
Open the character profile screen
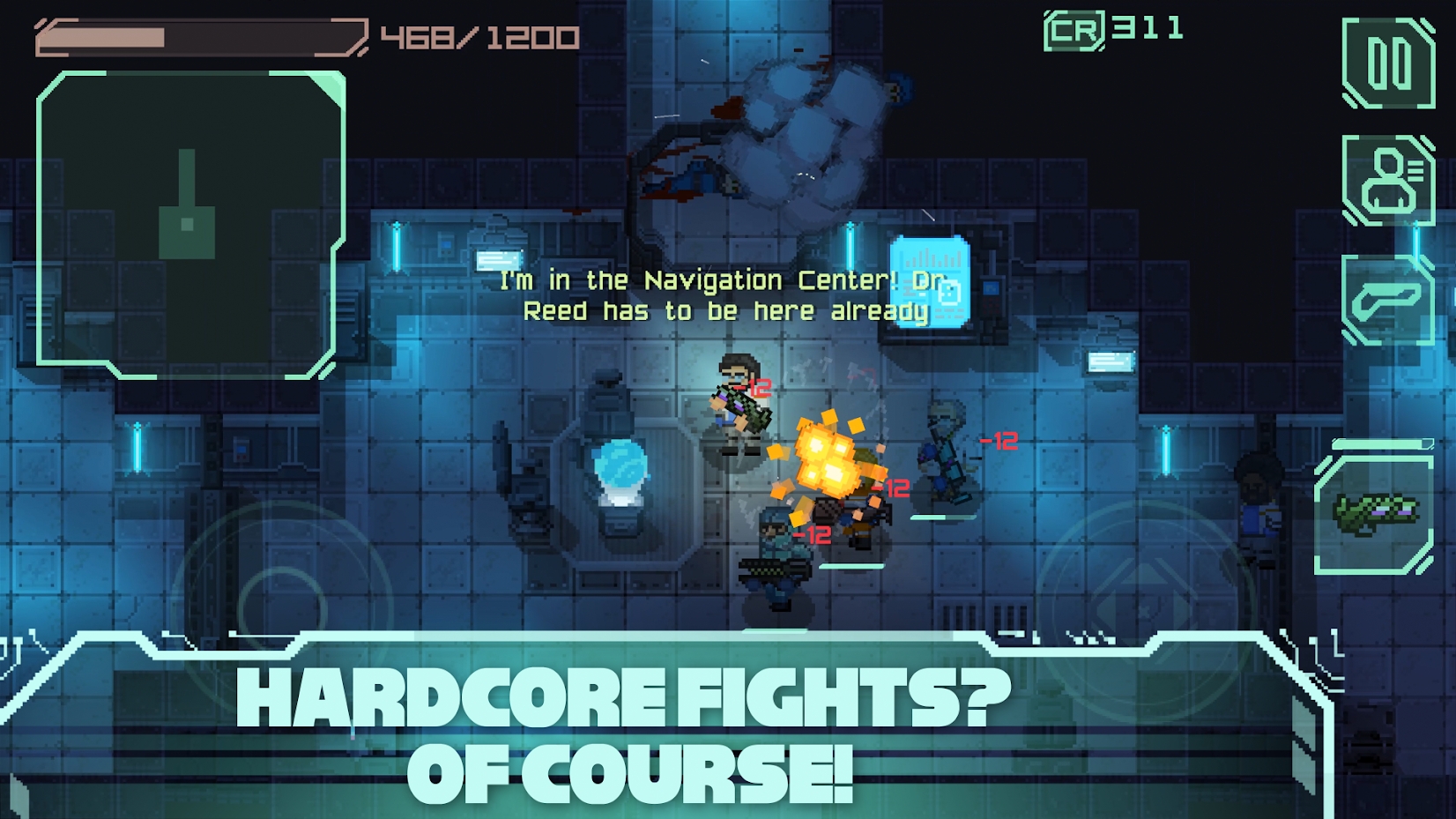coord(1388,181)
